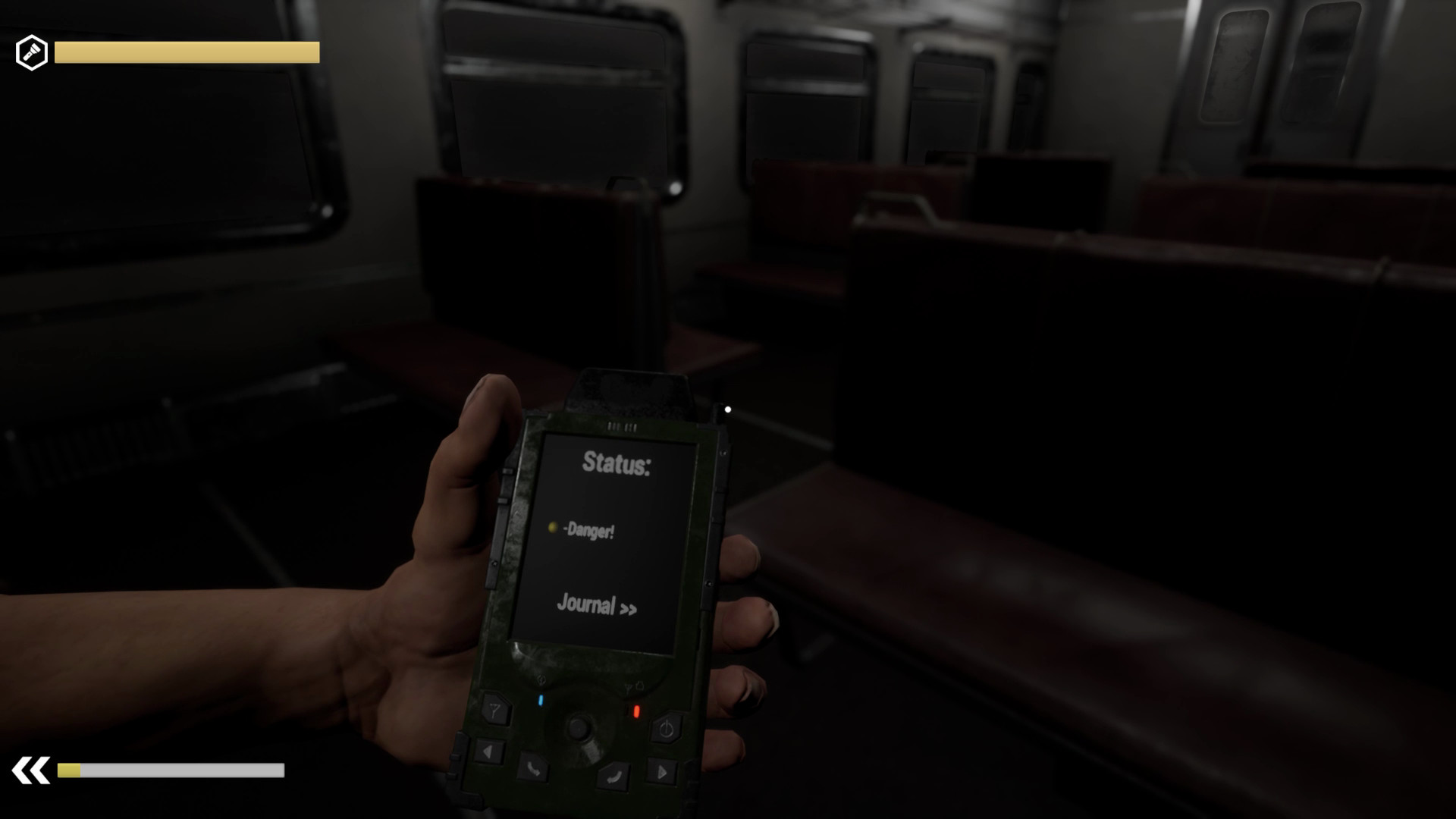This screenshot has height=819, width=1456.
Task: Toggle the red indicator LED on the device
Action: 637,711
